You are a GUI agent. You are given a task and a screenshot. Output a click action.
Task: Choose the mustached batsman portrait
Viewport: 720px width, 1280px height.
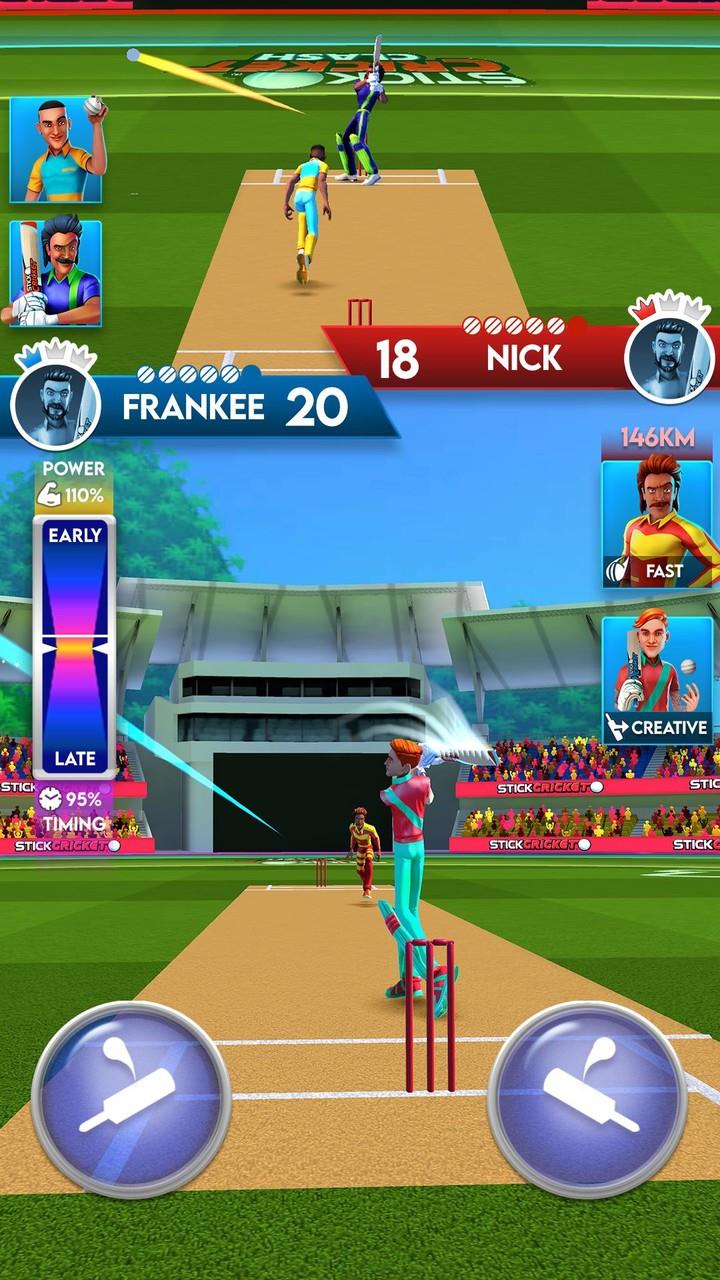56,273
